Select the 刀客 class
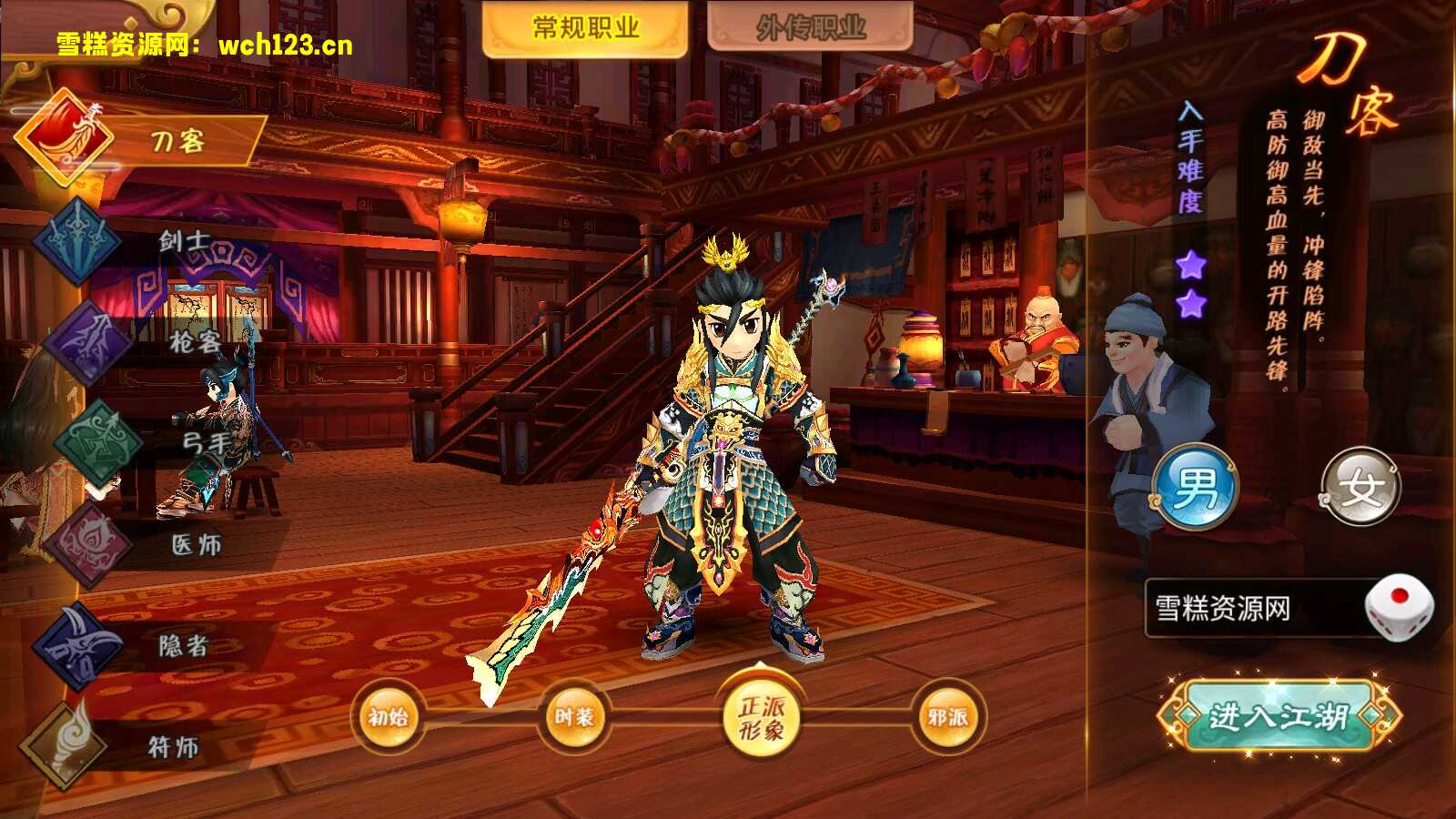Viewport: 1456px width, 819px height. (x=136, y=141)
